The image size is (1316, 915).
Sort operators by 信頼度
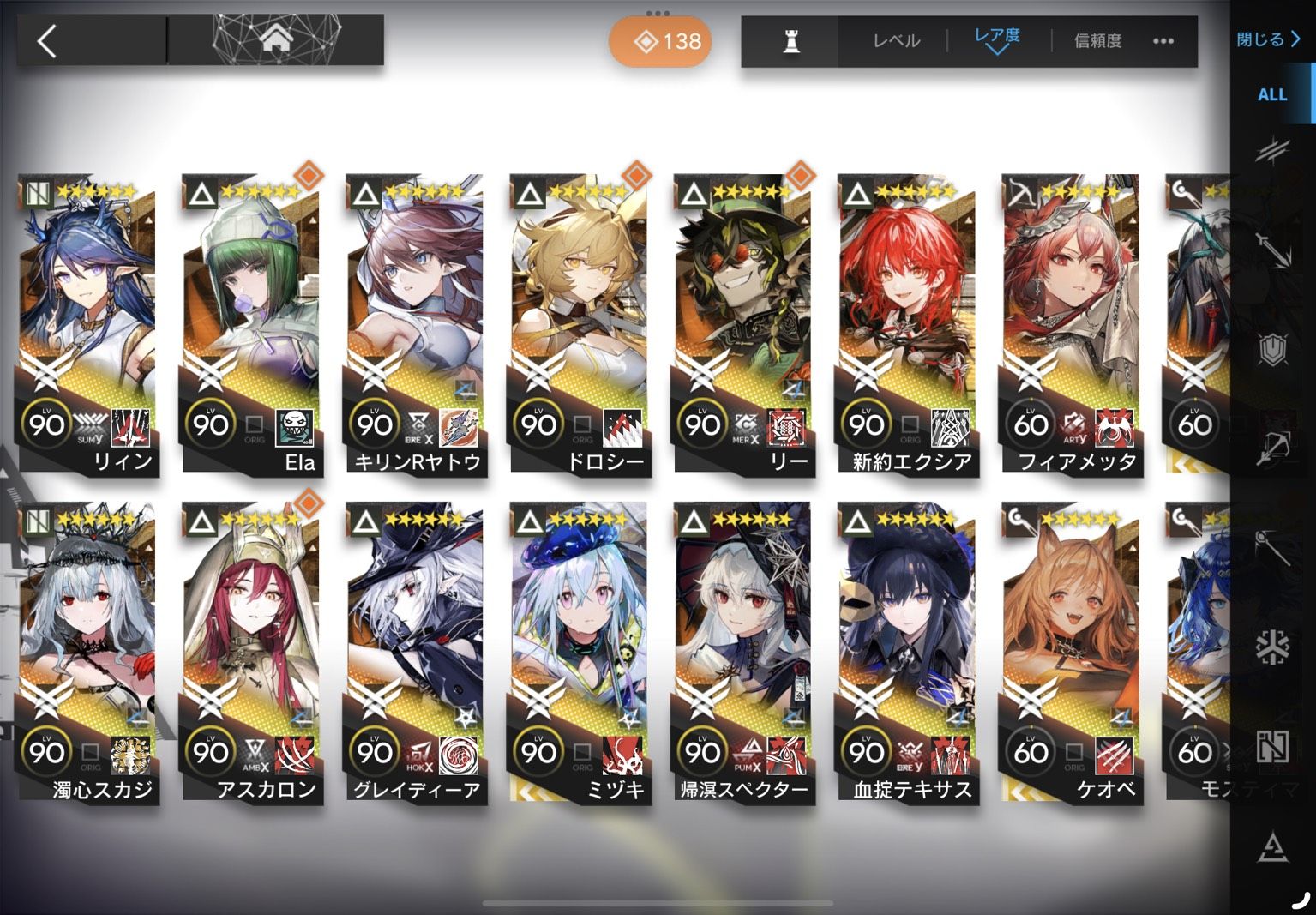1097,41
